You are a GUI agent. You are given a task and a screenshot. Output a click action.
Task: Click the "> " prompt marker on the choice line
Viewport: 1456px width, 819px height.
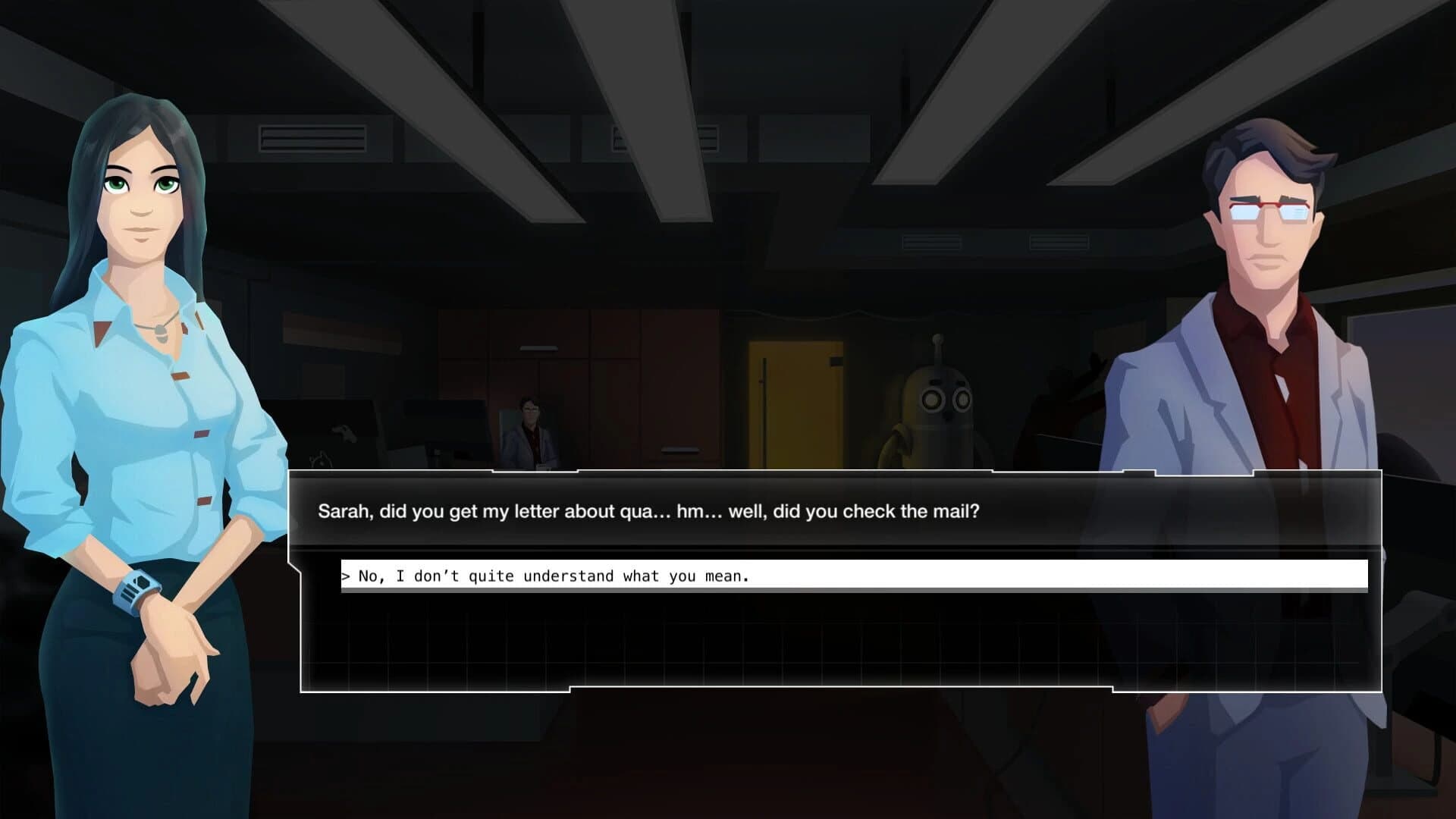click(347, 576)
